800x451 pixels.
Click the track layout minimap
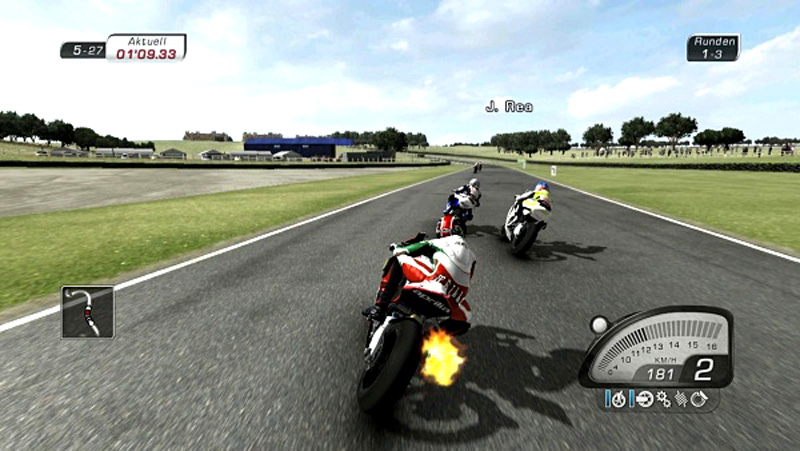(x=88, y=311)
